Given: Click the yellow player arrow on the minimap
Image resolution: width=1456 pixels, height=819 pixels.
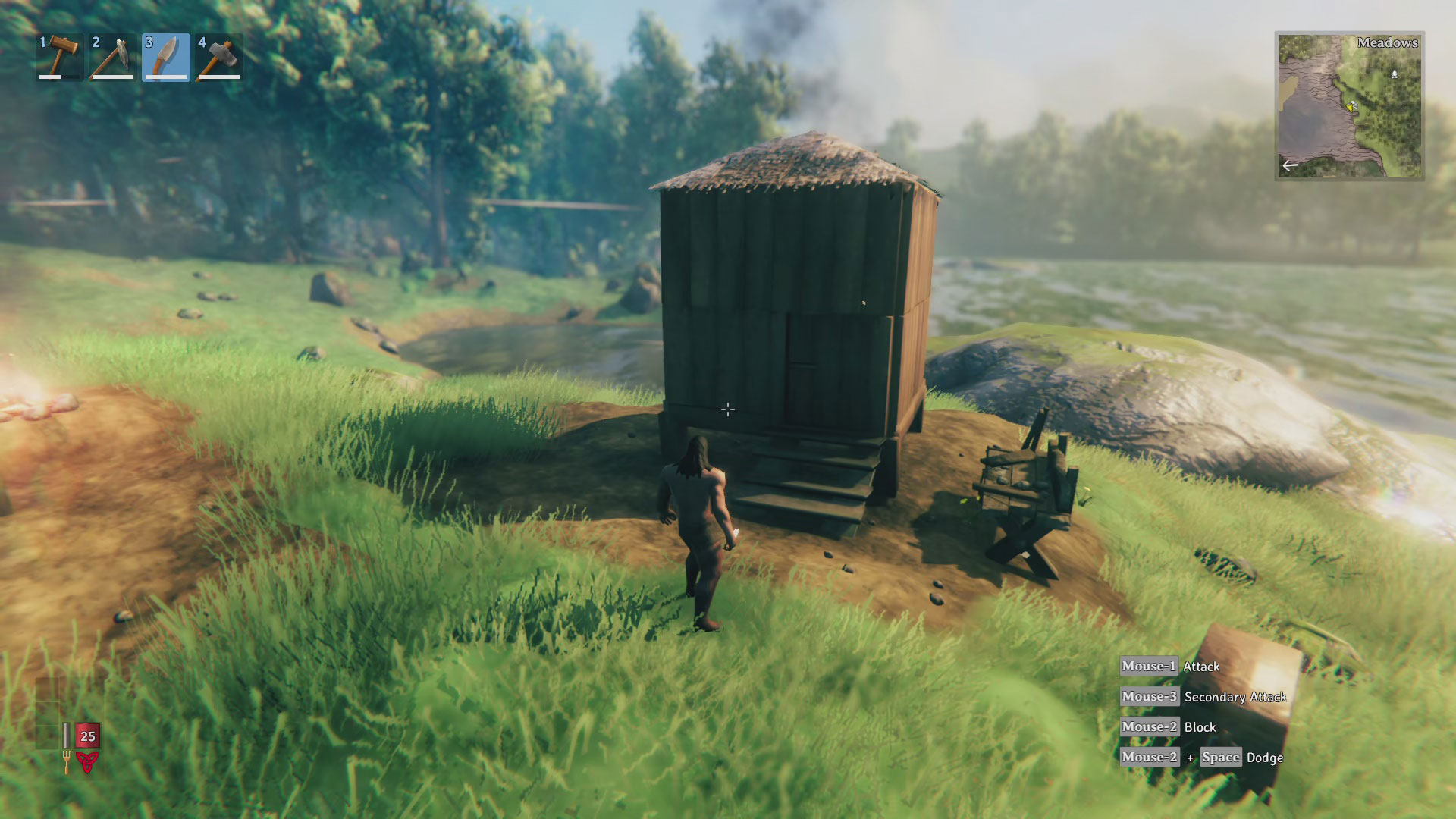Looking at the screenshot, I should pos(1350,108).
